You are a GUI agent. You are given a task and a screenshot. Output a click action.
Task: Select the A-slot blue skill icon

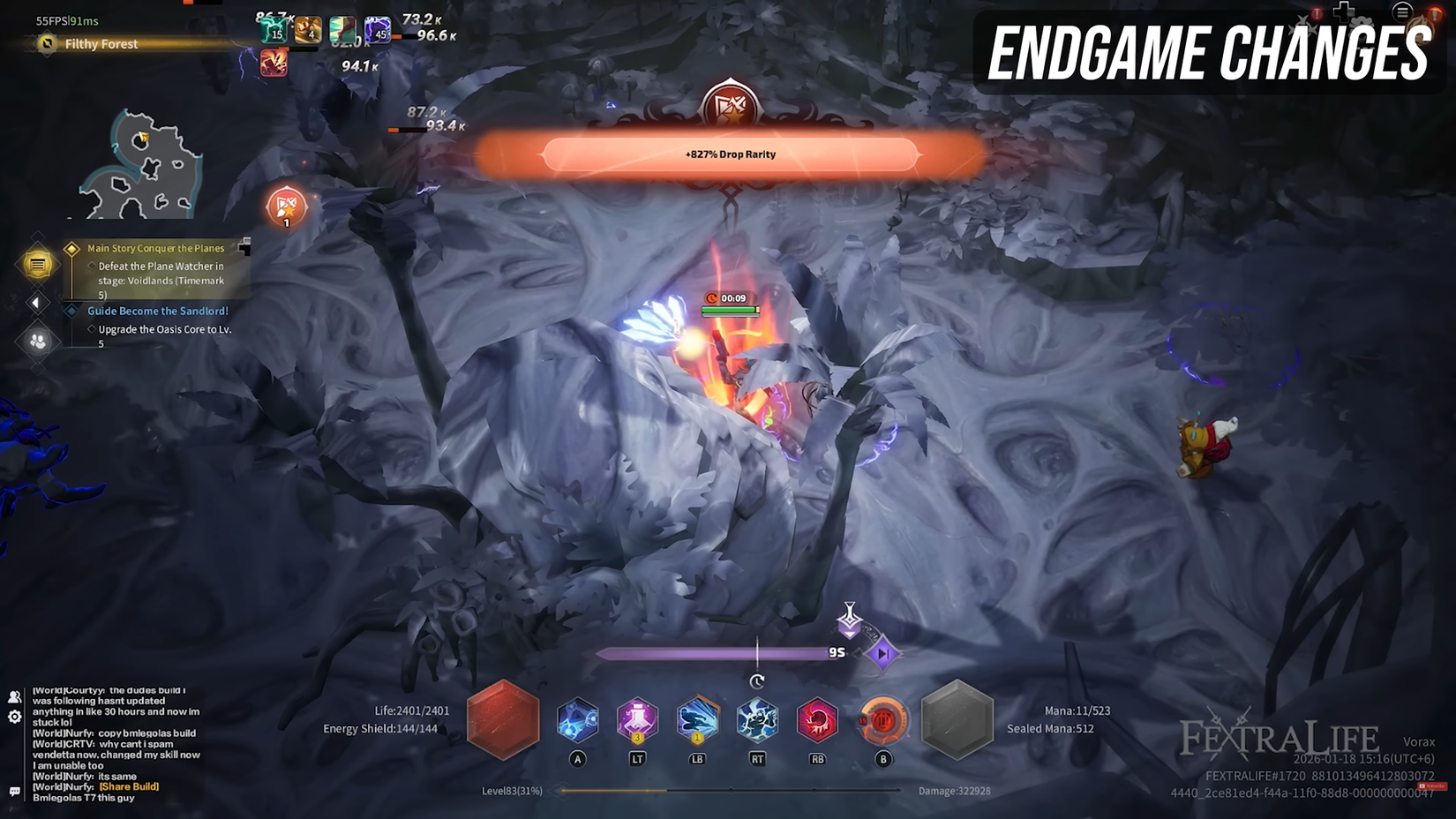[x=578, y=721]
